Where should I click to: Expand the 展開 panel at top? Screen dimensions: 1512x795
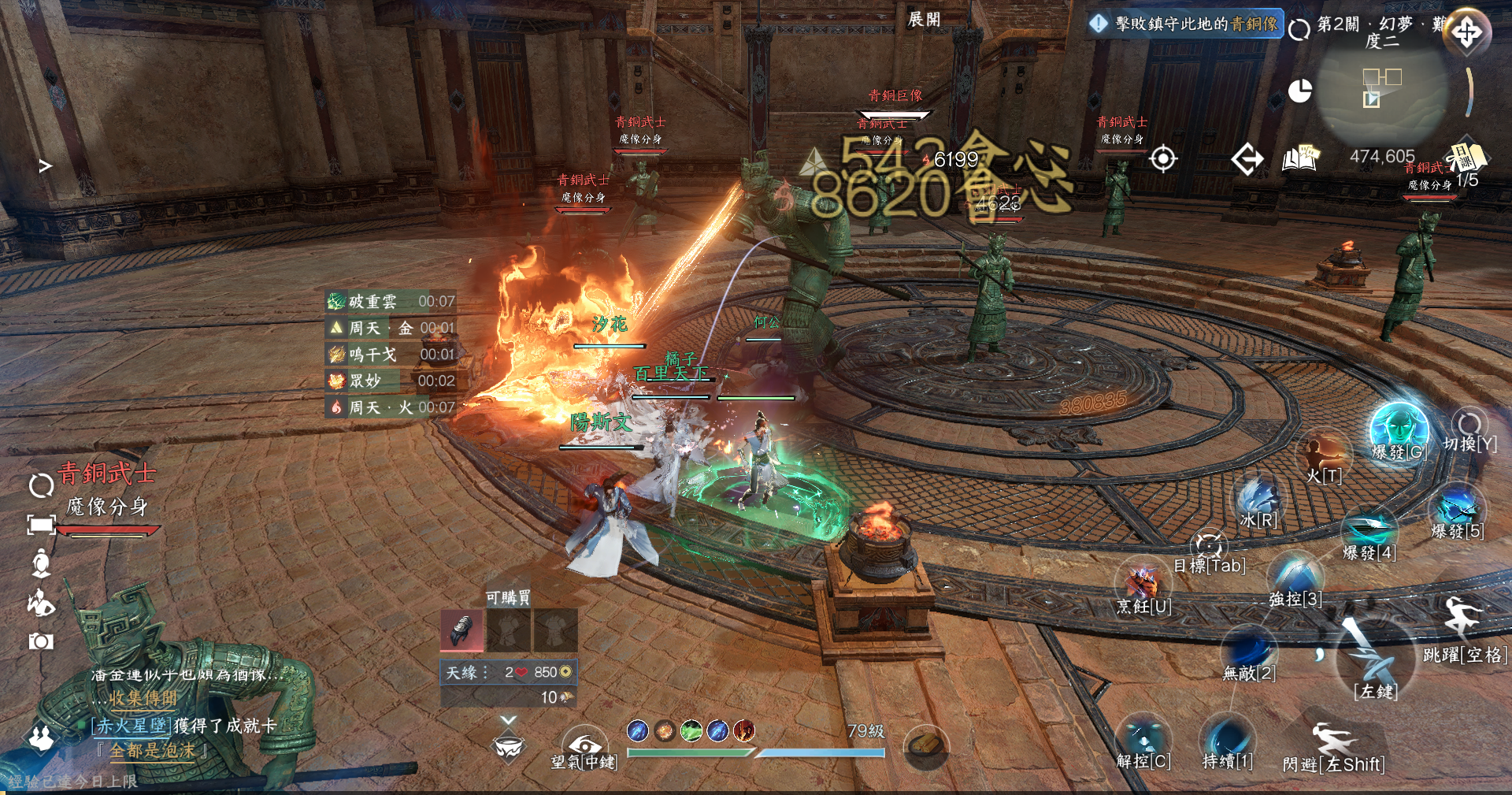(x=924, y=19)
